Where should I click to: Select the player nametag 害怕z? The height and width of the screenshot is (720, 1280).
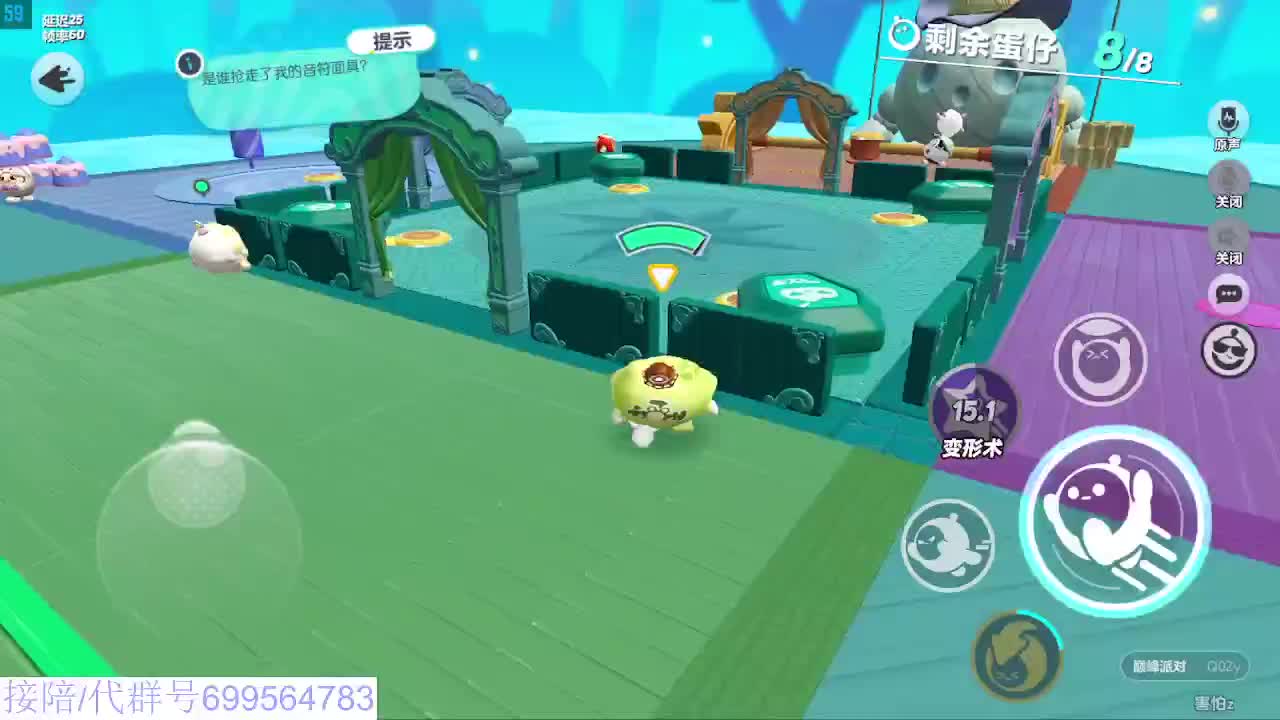(x=1216, y=702)
